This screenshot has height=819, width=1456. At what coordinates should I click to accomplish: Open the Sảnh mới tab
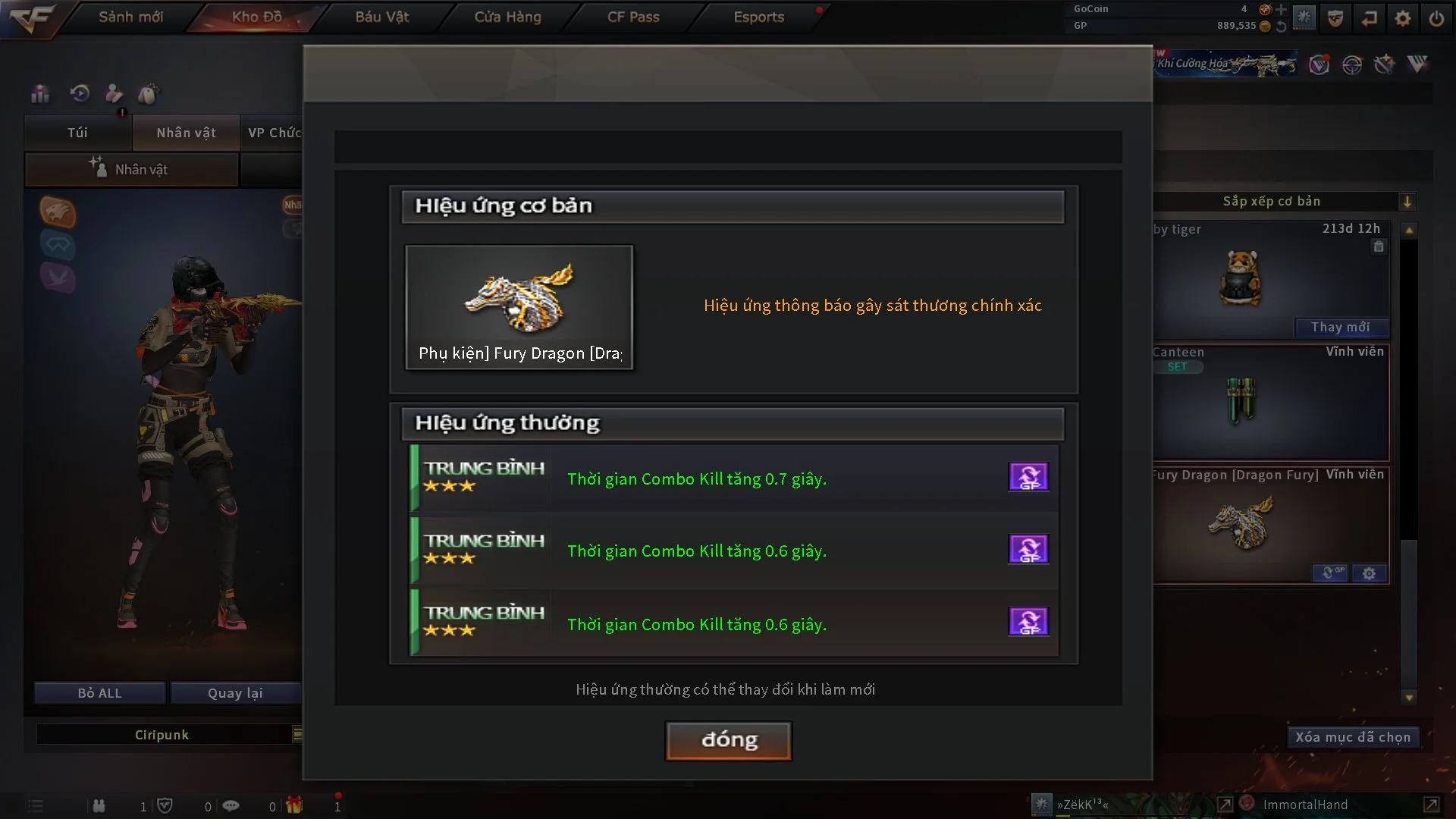pyautogui.click(x=130, y=17)
